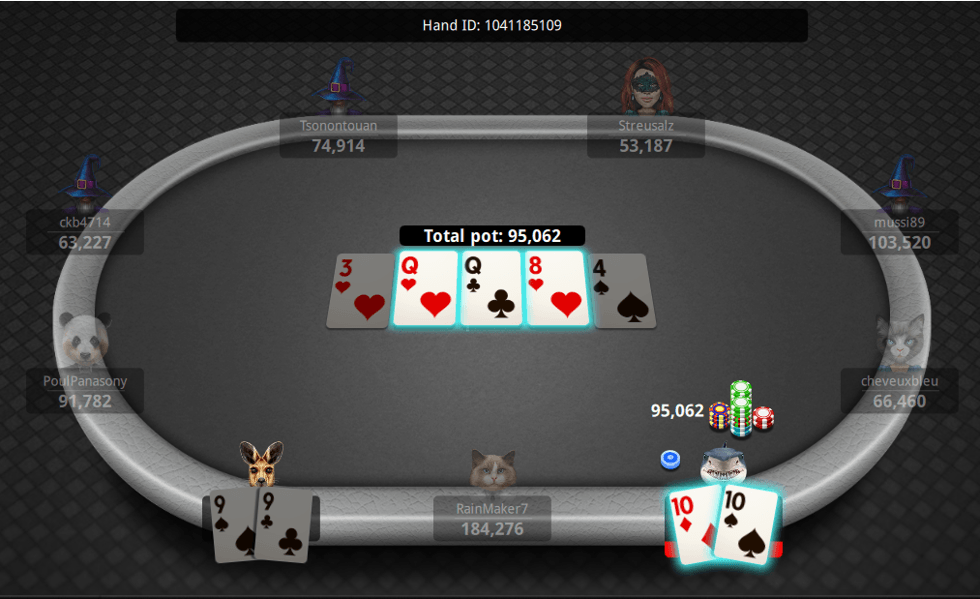The width and height of the screenshot is (980, 599).
Task: Click the four of spades board card
Action: [622, 291]
